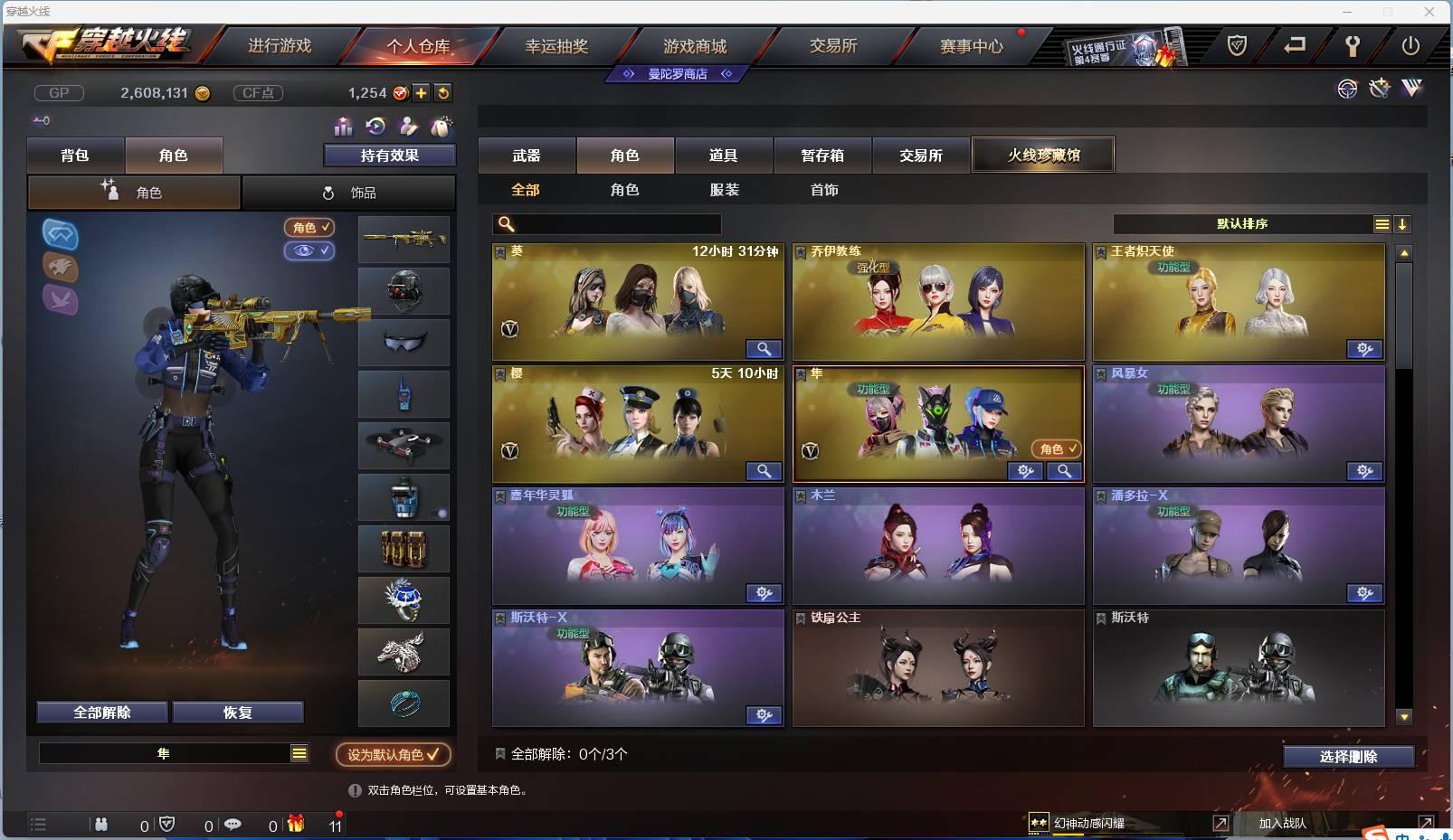Click the V logo icon at top right
The image size is (1453, 840).
pos(1410,89)
